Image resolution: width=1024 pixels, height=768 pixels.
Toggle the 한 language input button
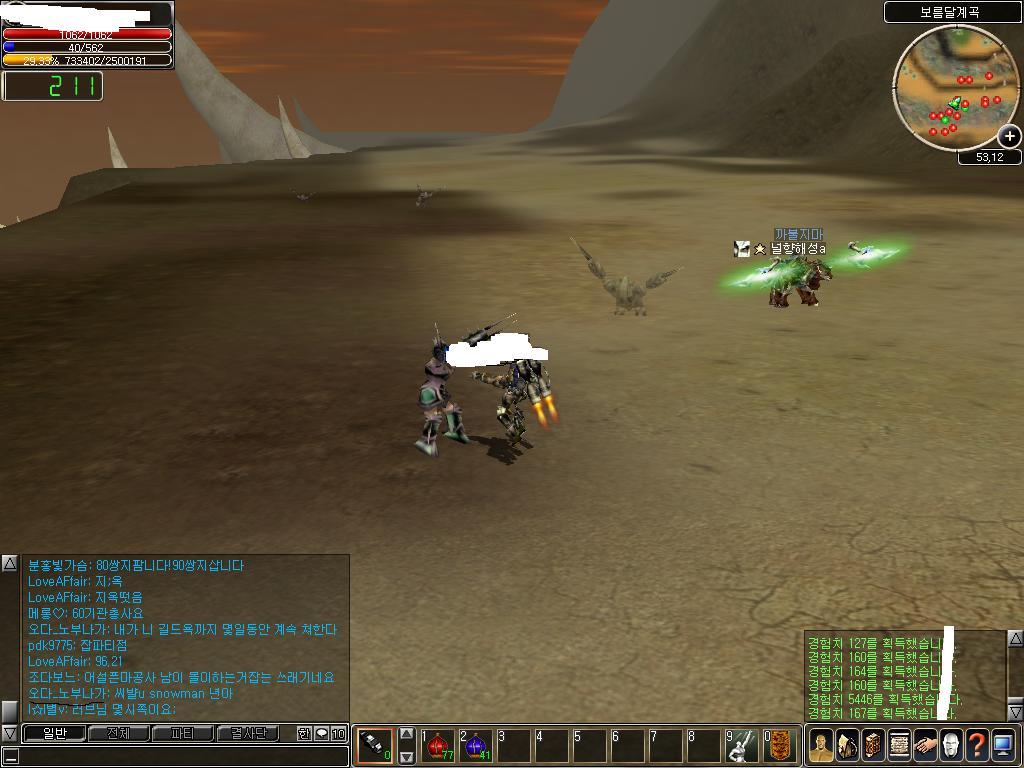point(304,733)
